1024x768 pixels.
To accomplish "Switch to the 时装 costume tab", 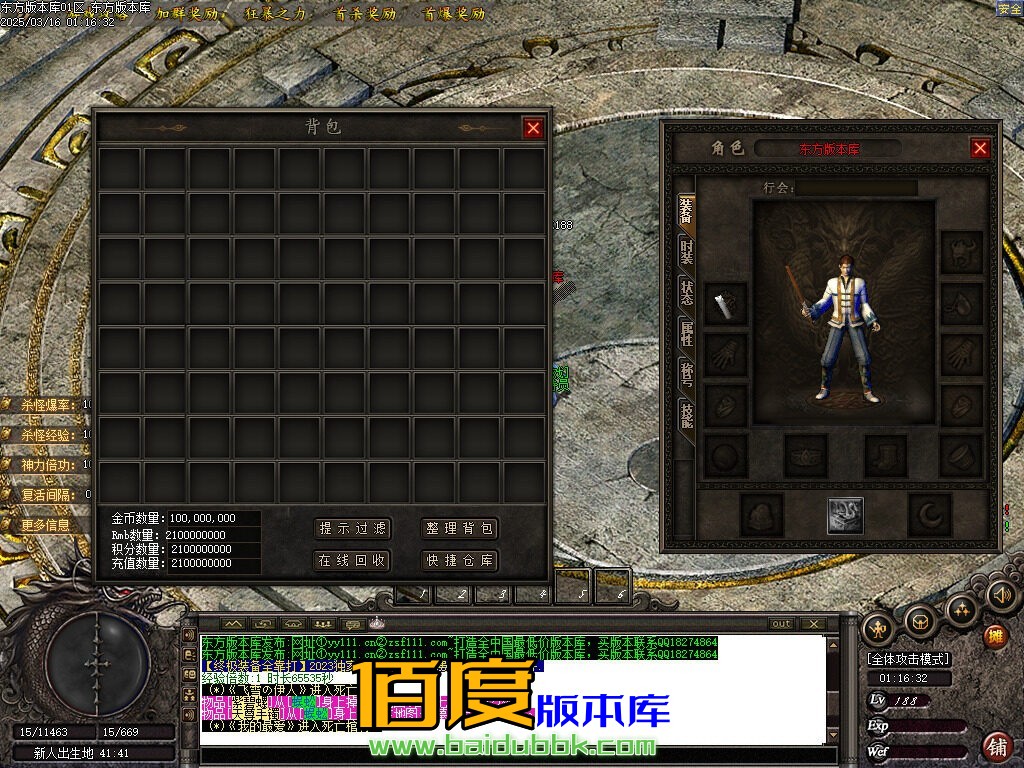I will pos(686,254).
